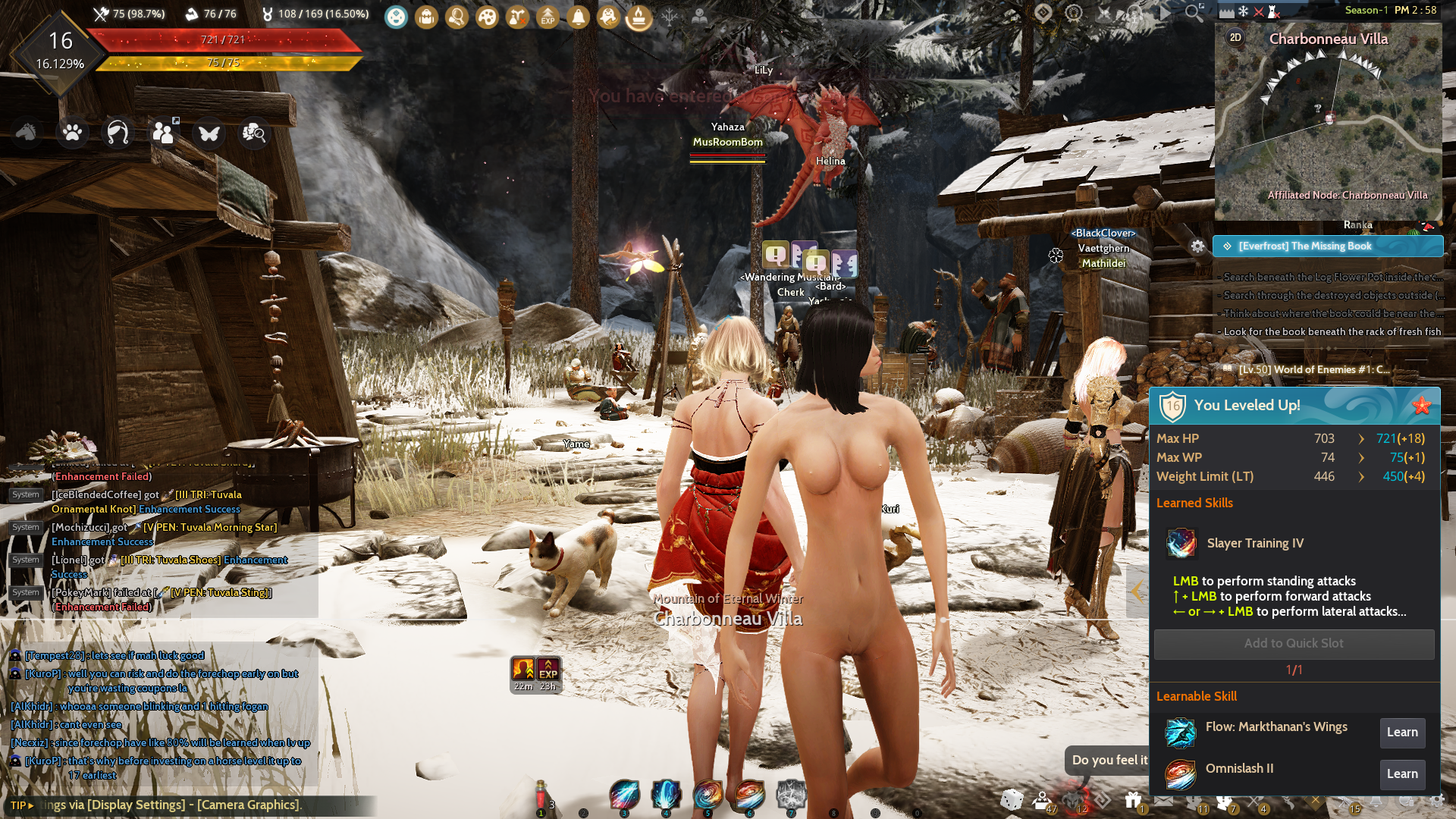Open the gift box reward icon
This screenshot has height=819, width=1456.
[x=1133, y=800]
